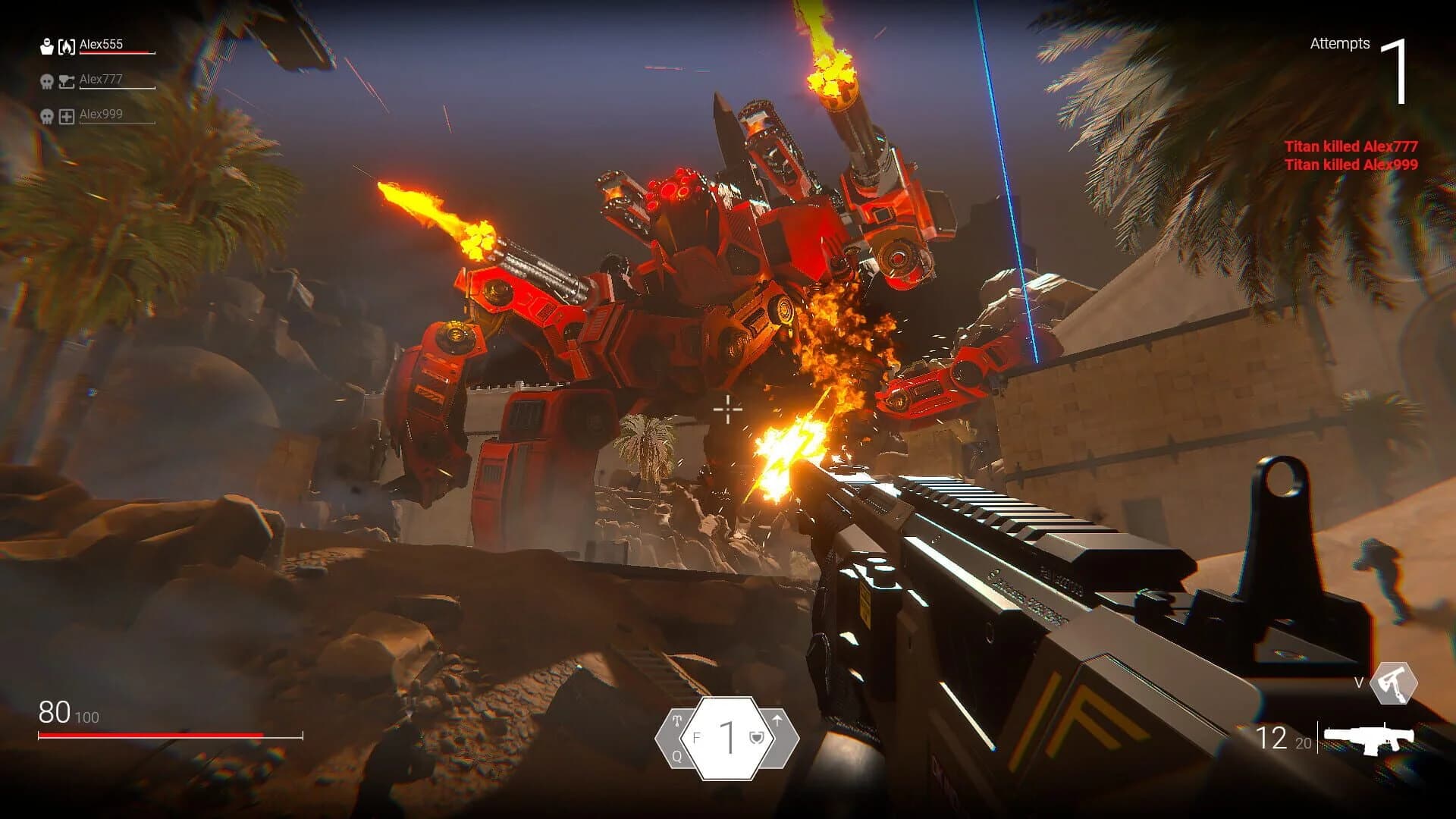Click the player silhouette icon beside Alex555
The image size is (1456, 819).
(46, 45)
